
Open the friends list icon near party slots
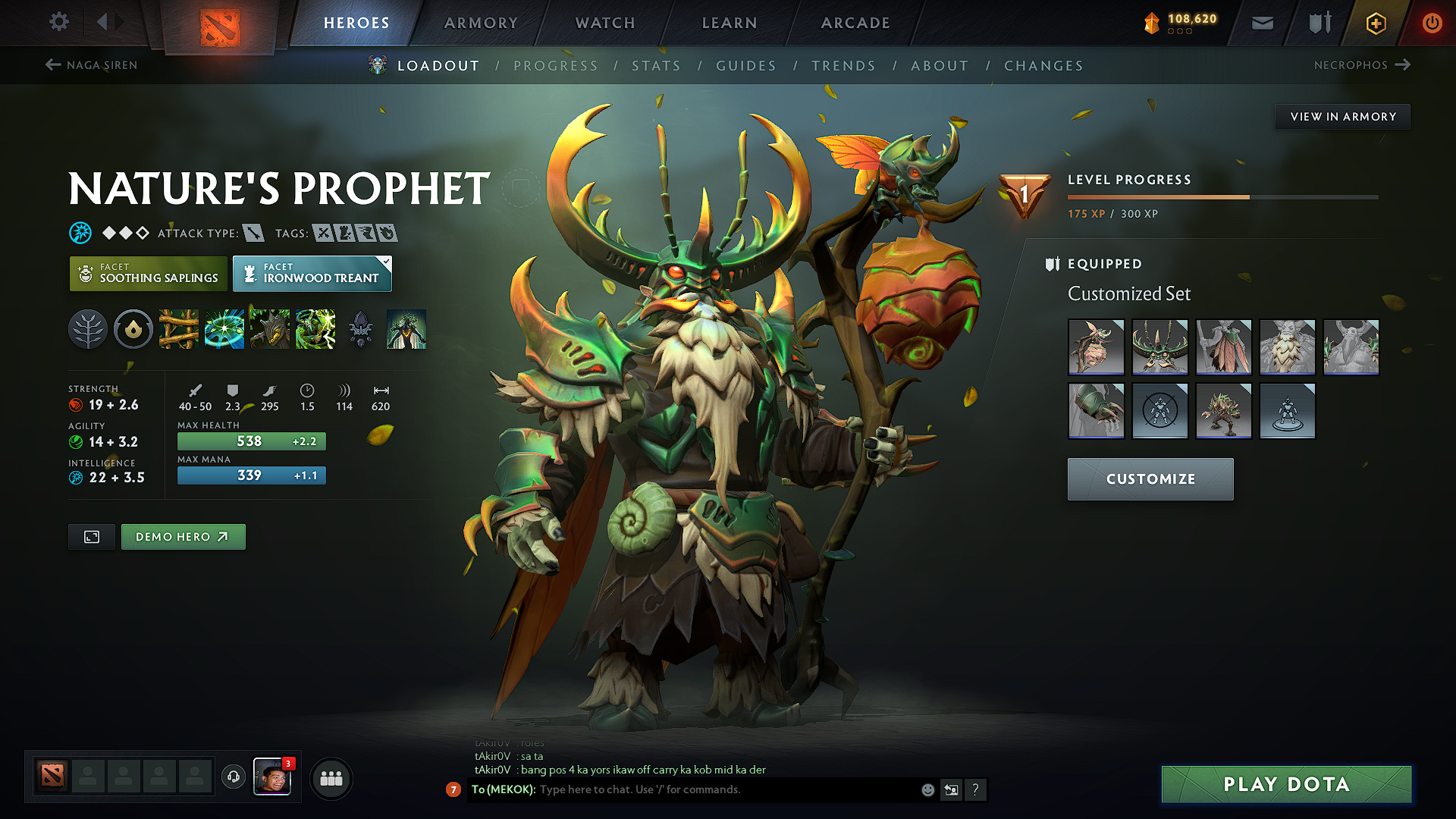tap(331, 778)
